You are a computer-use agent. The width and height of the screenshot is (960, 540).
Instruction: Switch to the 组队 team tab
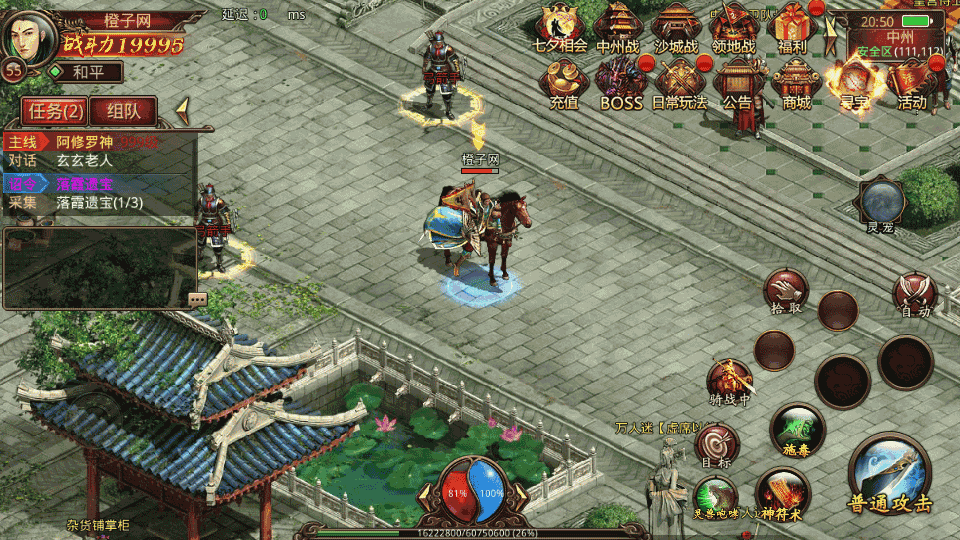point(130,111)
